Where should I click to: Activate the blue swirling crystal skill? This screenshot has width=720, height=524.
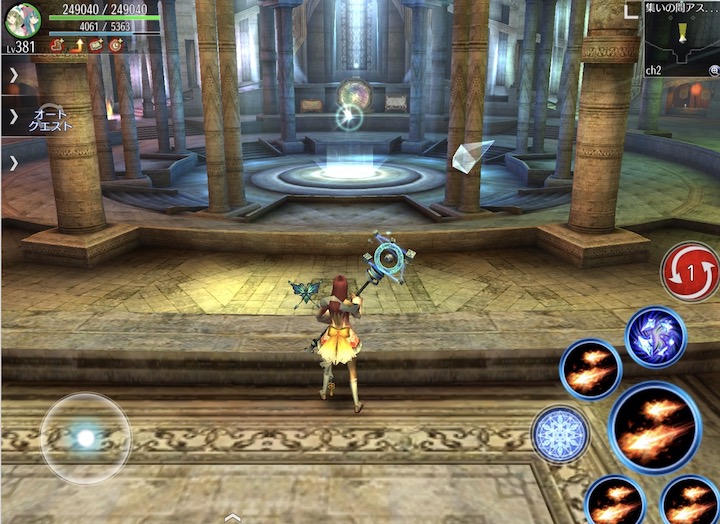click(x=656, y=337)
